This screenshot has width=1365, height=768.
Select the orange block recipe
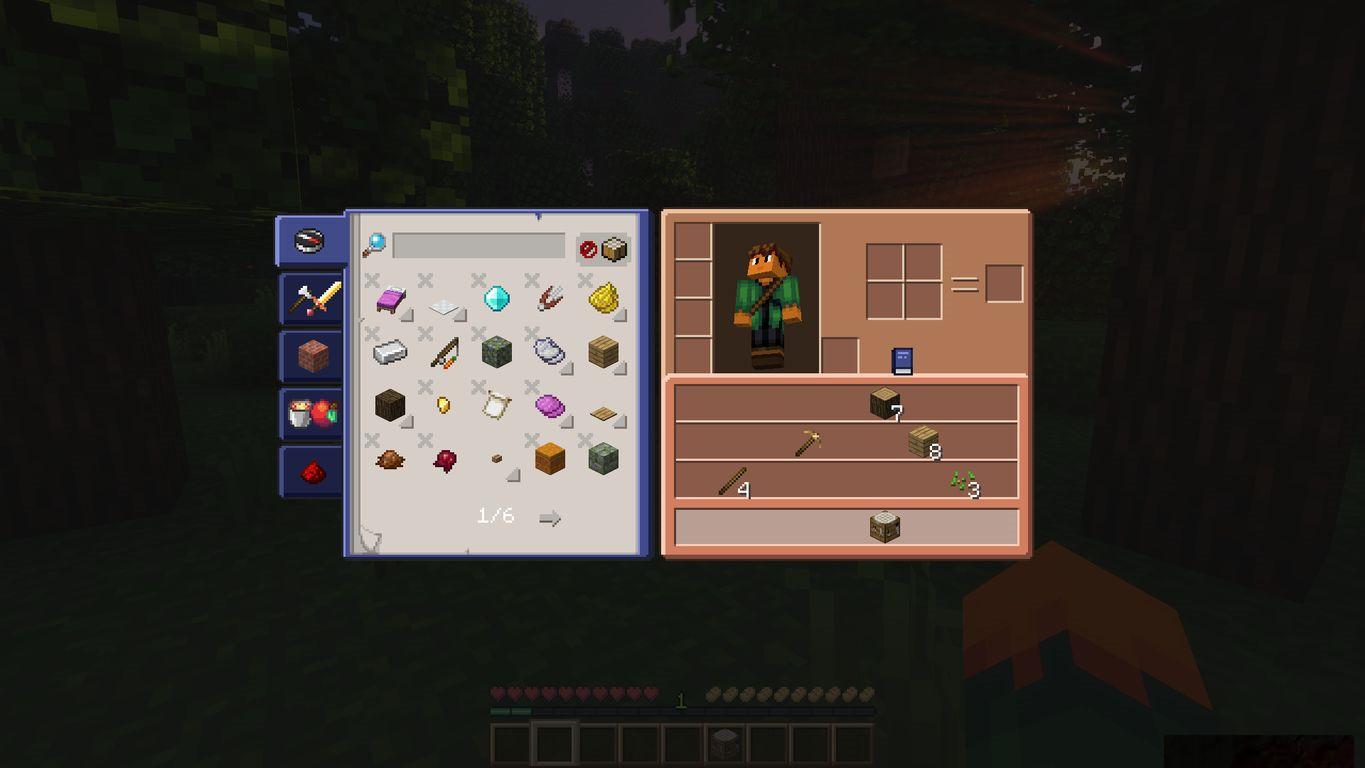click(550, 459)
